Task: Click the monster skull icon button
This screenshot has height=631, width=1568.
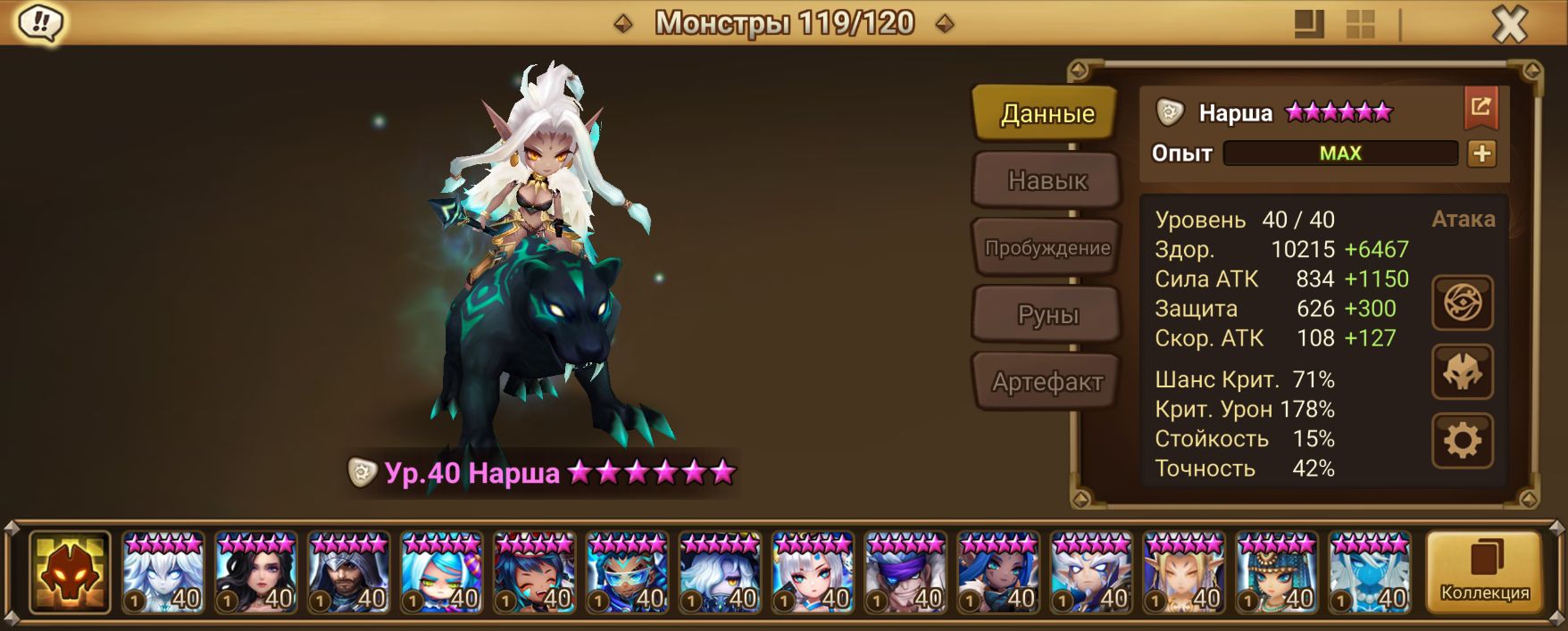Action: coord(1462,372)
